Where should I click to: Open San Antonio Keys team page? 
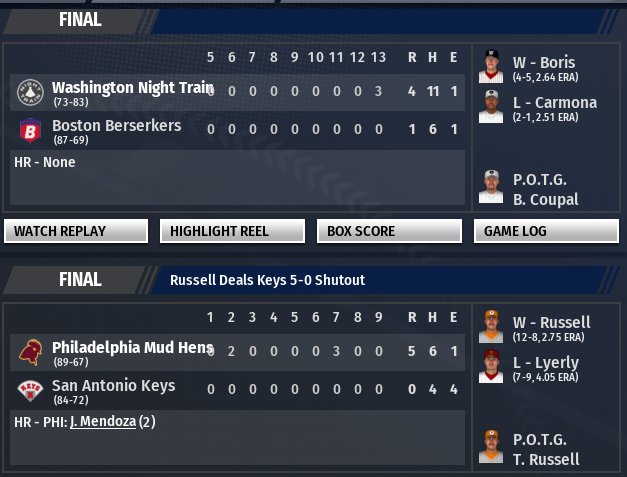113,386
